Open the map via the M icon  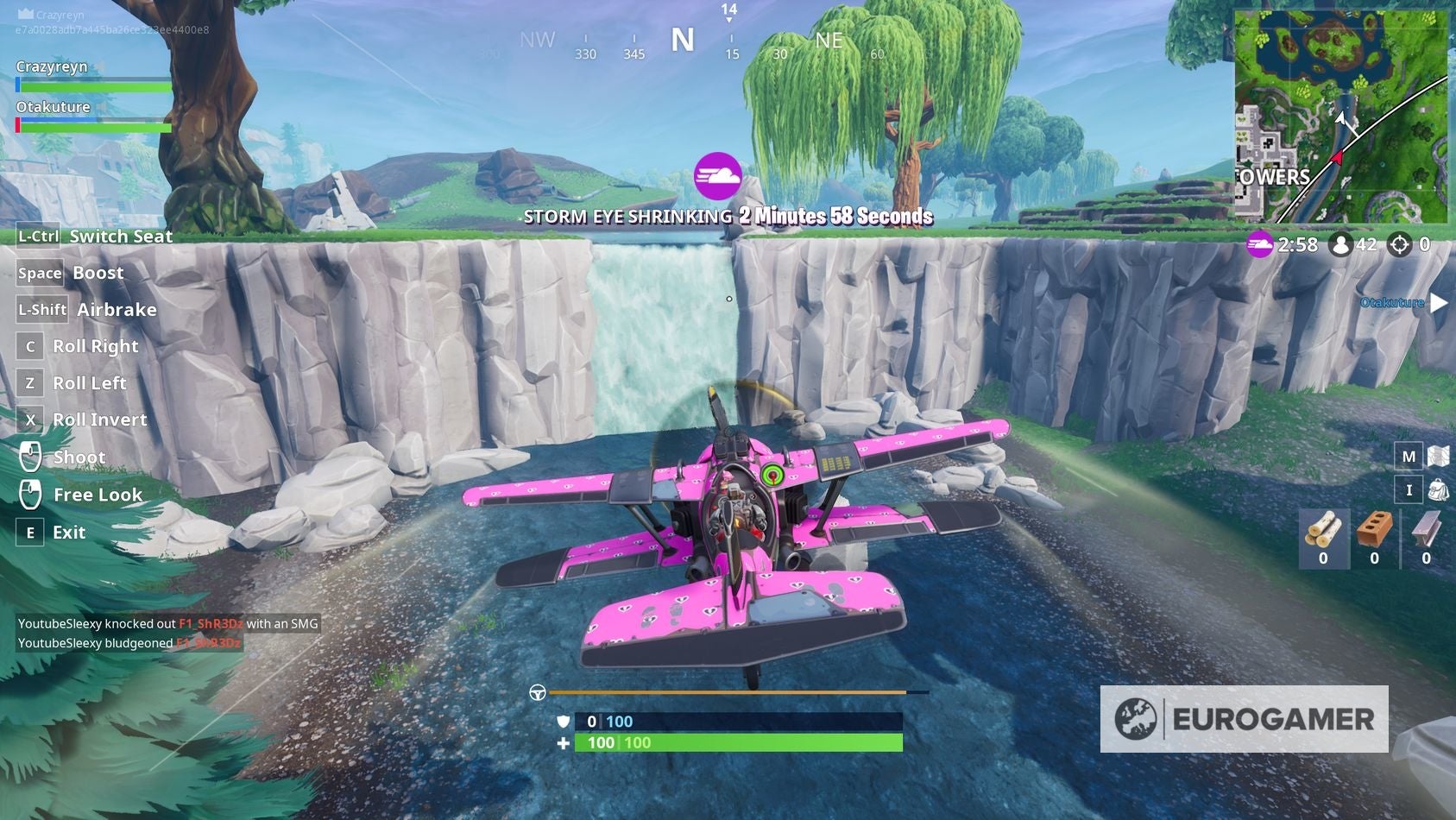(x=1409, y=455)
